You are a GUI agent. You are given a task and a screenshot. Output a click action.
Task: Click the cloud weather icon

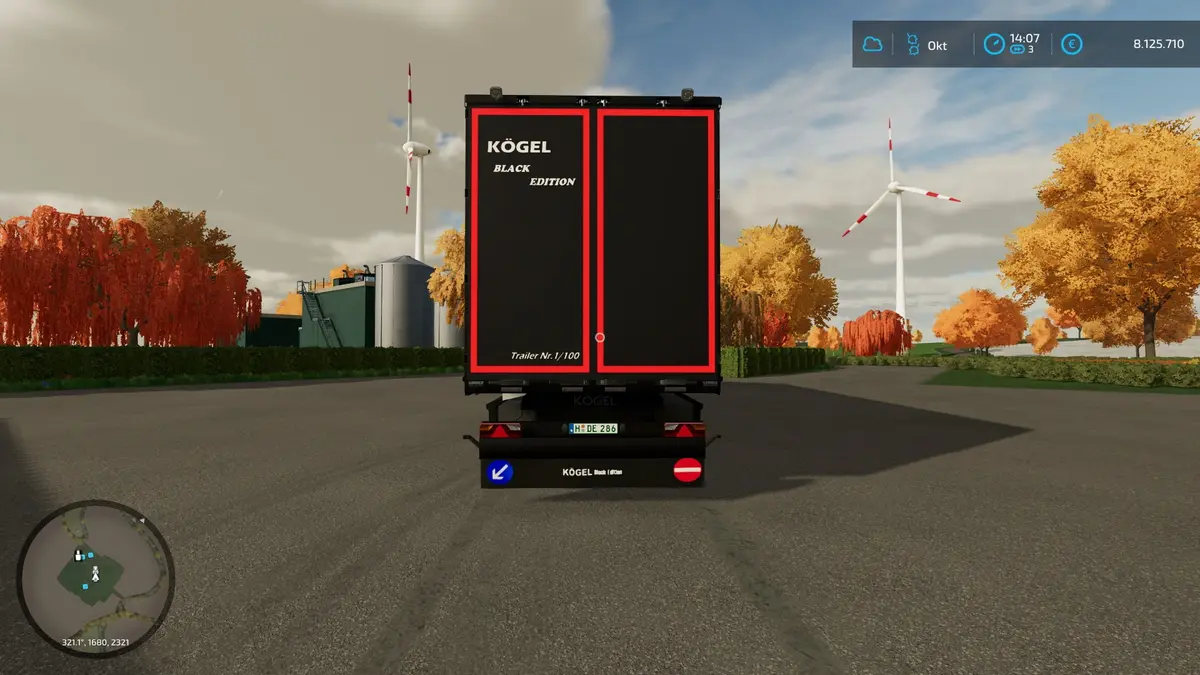(x=873, y=45)
